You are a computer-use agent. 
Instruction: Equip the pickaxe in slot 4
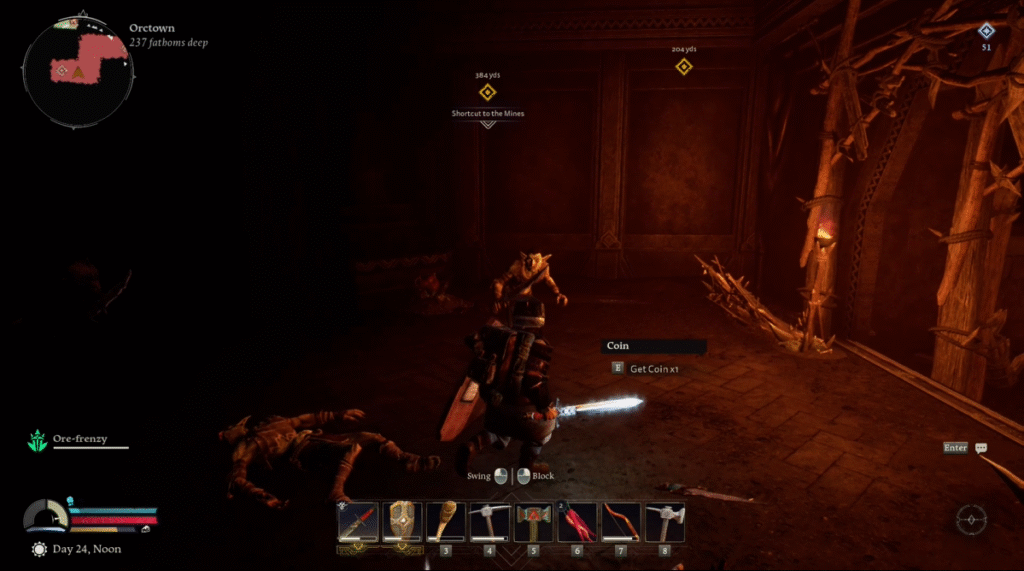[489, 521]
